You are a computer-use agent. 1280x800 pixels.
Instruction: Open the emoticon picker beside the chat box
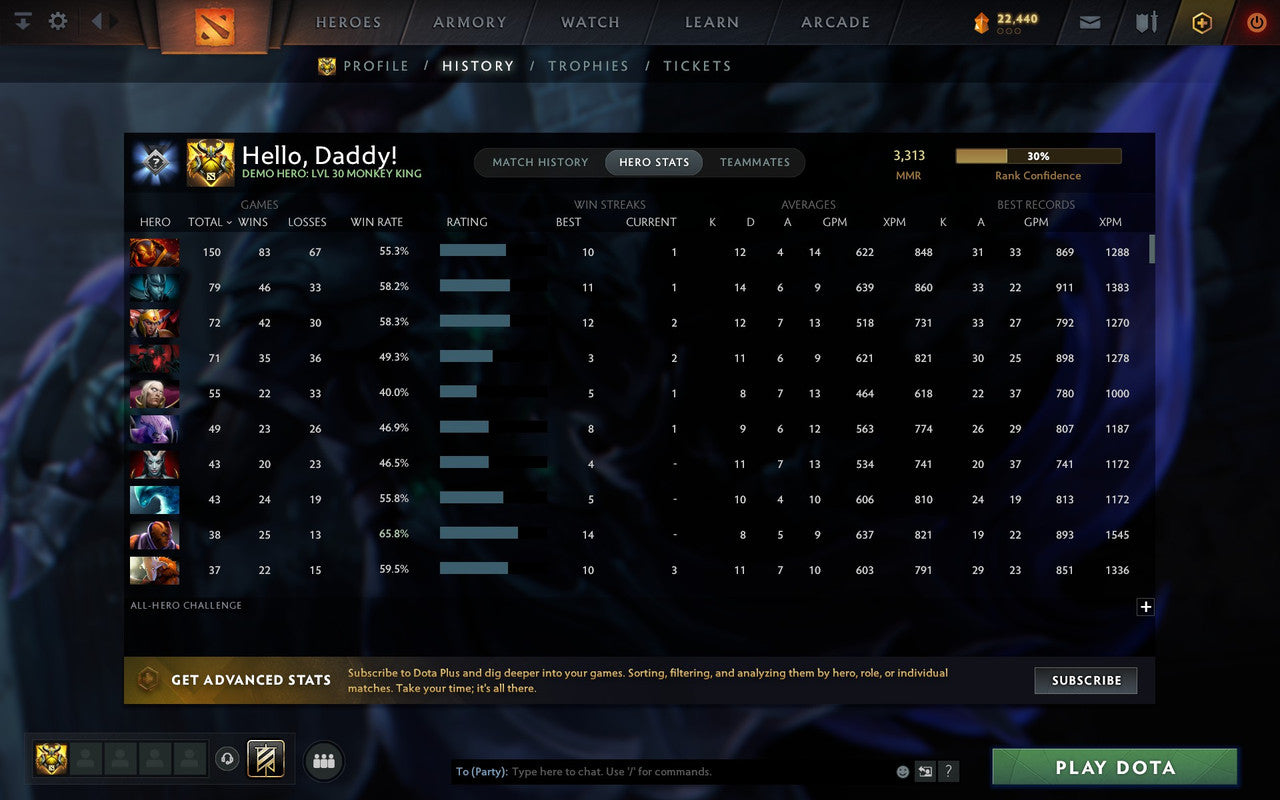click(903, 771)
